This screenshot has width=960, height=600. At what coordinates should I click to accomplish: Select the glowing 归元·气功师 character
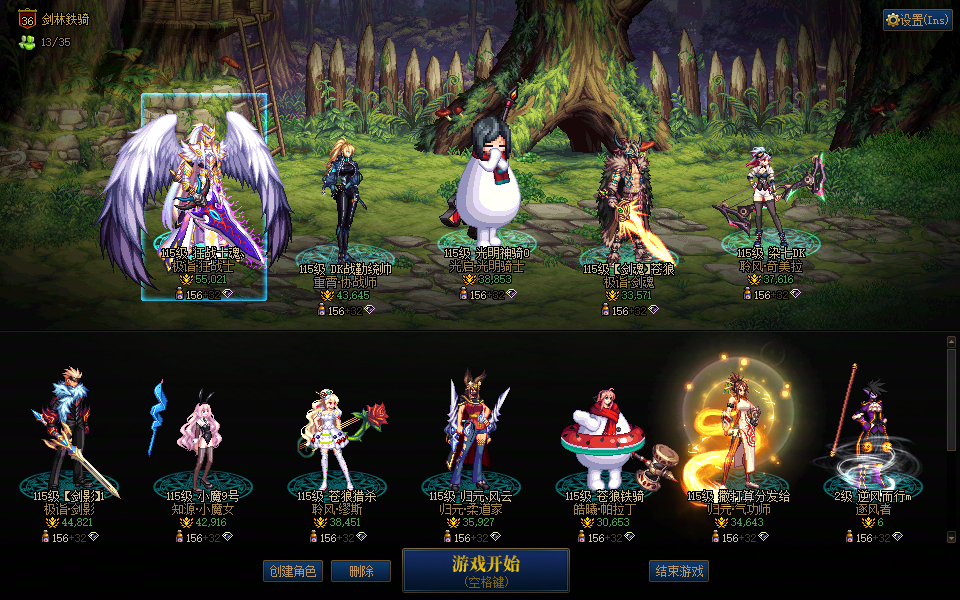tap(738, 430)
